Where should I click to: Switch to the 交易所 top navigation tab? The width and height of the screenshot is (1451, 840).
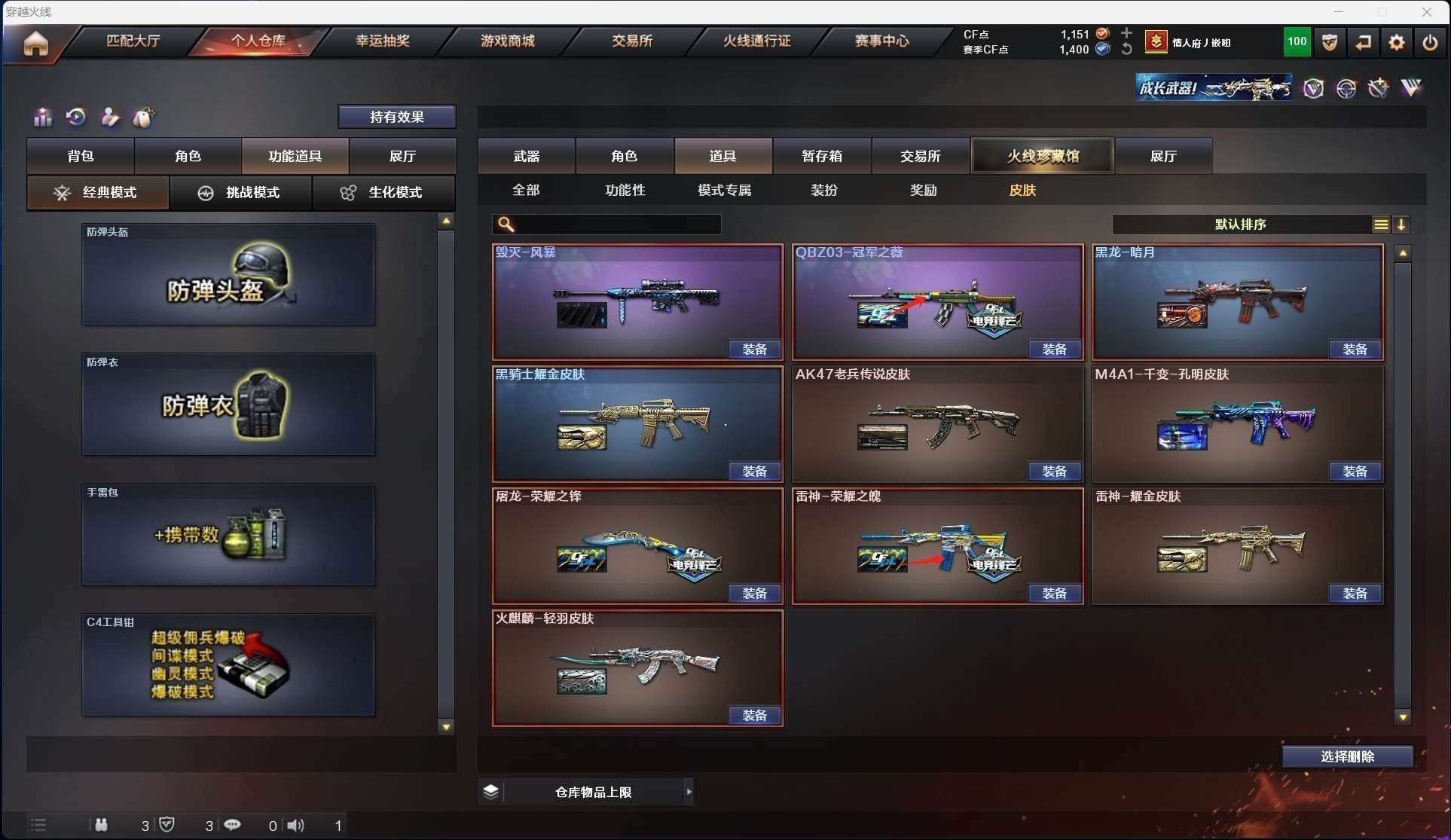pos(631,41)
